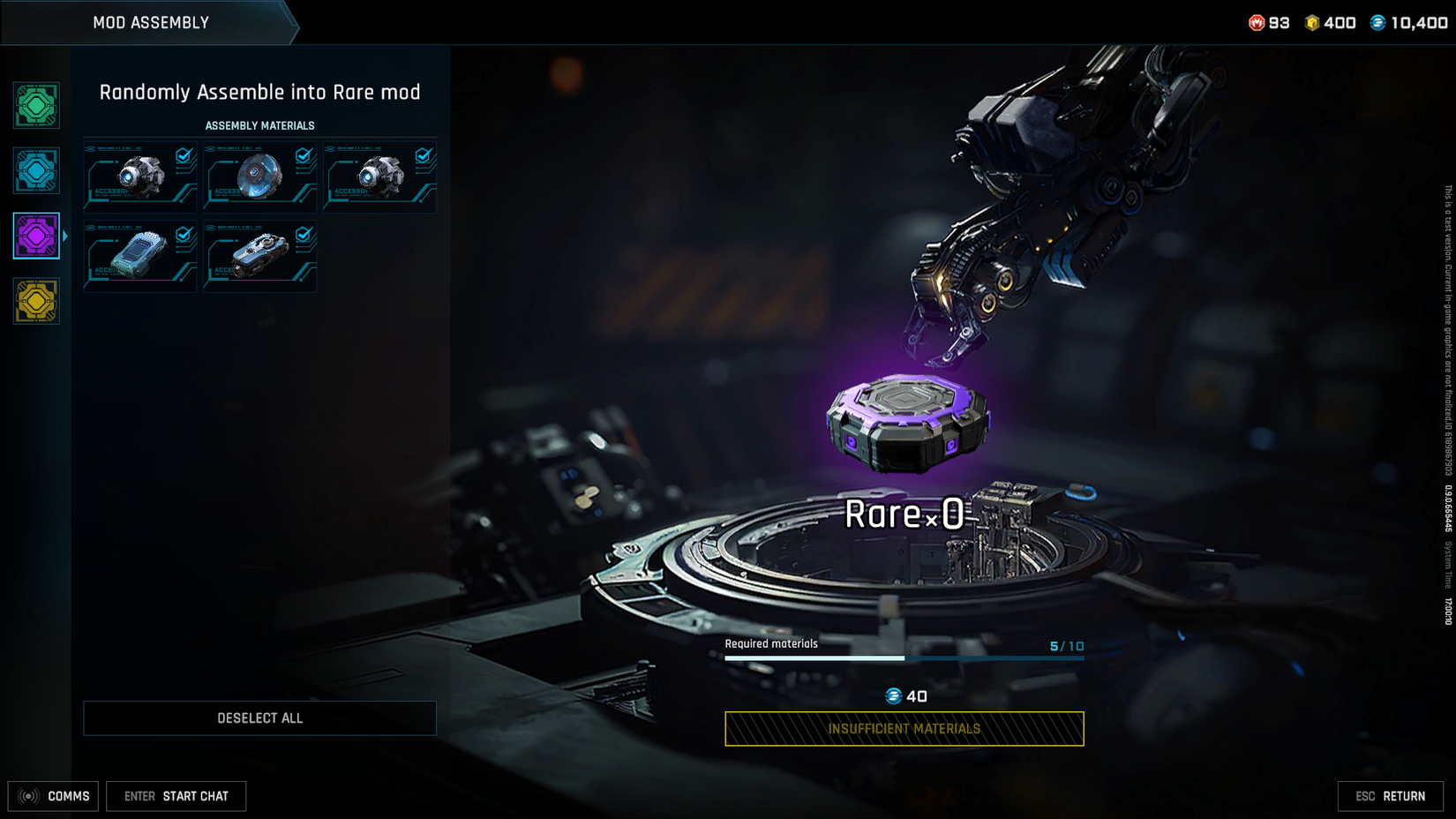Select the green common mod rarity icon
Image resolution: width=1456 pixels, height=819 pixels.
click(35, 105)
